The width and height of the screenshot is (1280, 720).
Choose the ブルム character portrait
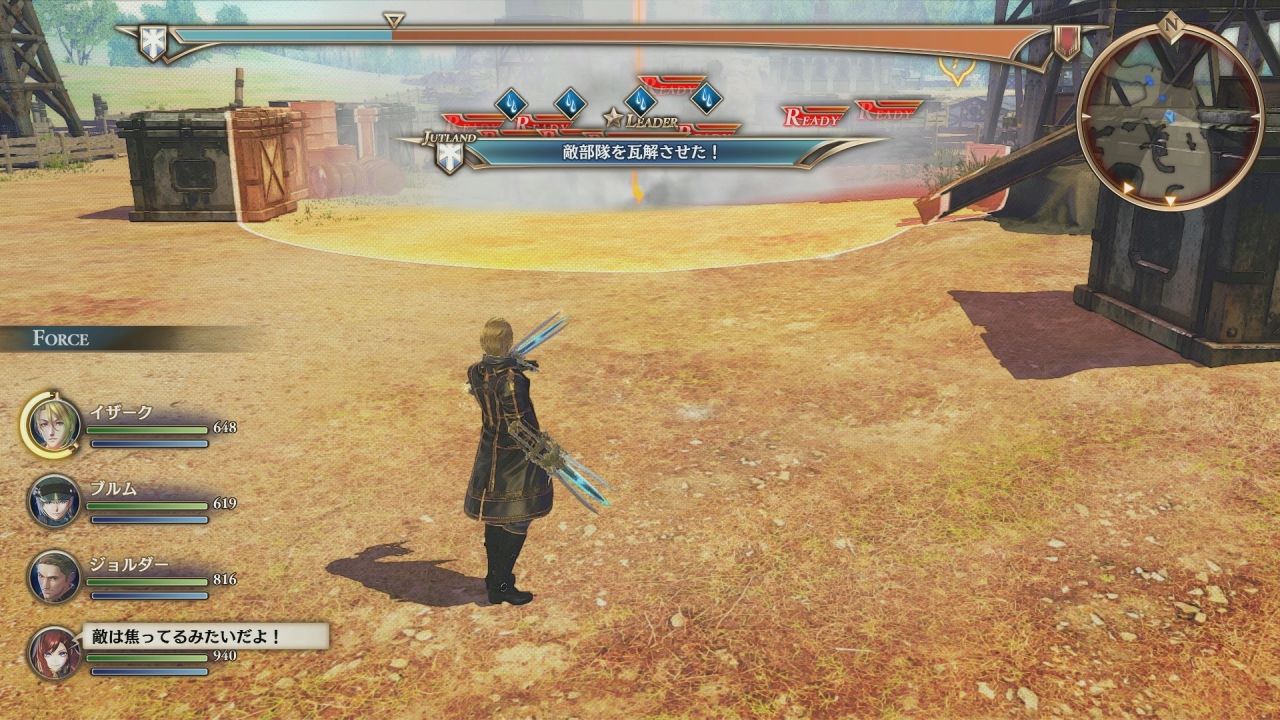[x=54, y=500]
